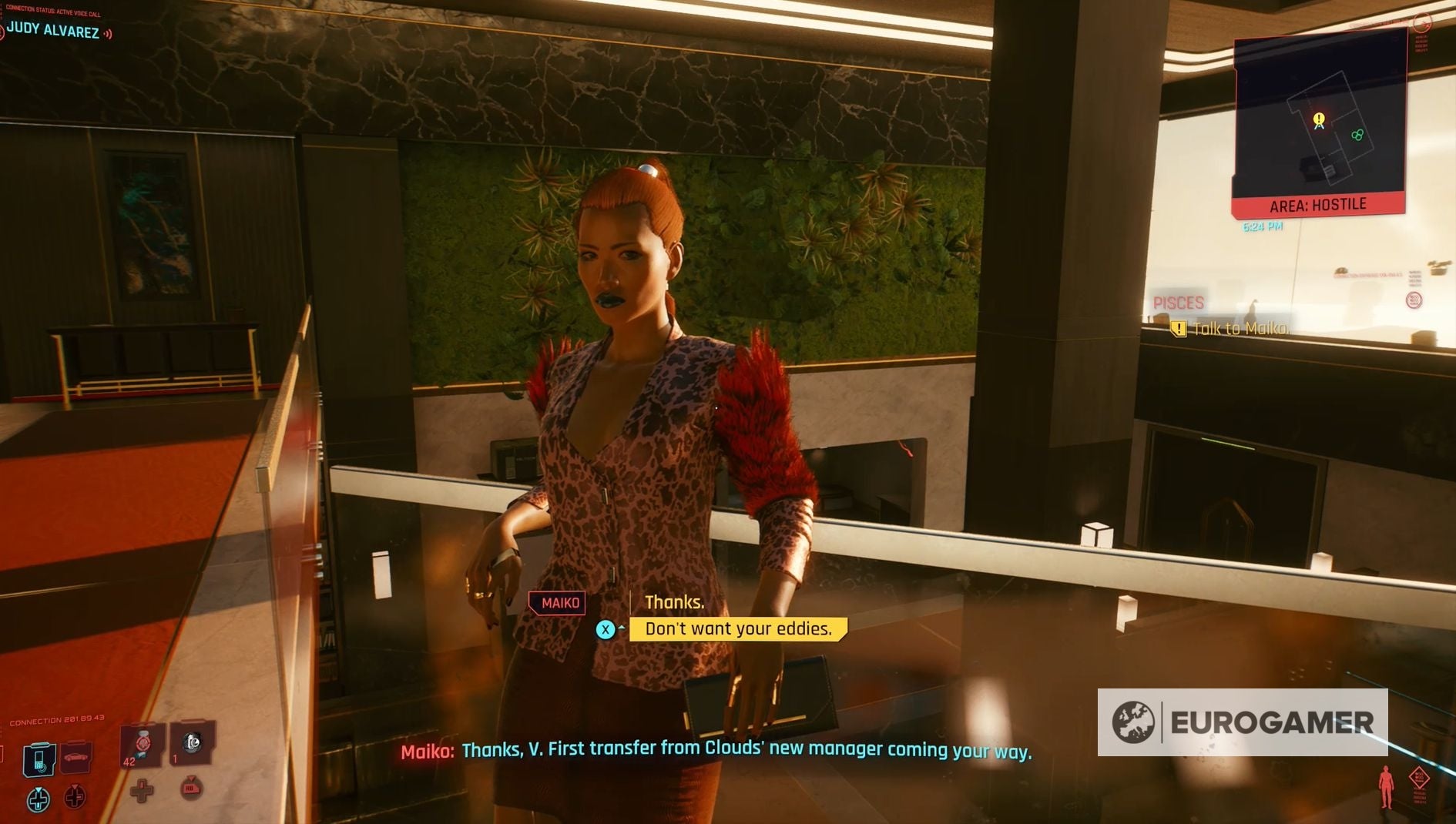
Task: Click the PISCES quest title
Action: click(x=1180, y=303)
